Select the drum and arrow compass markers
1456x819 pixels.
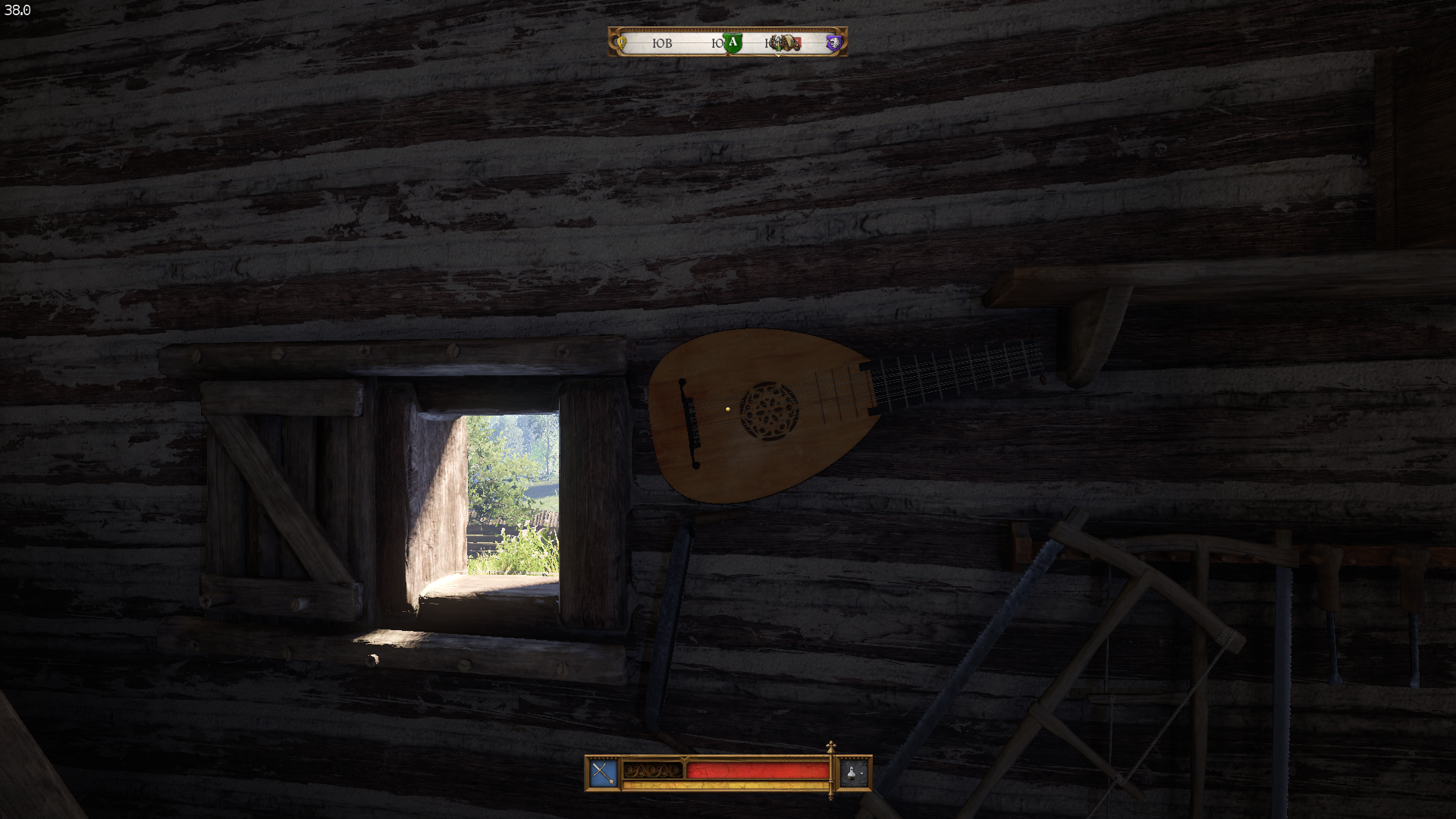click(x=784, y=43)
